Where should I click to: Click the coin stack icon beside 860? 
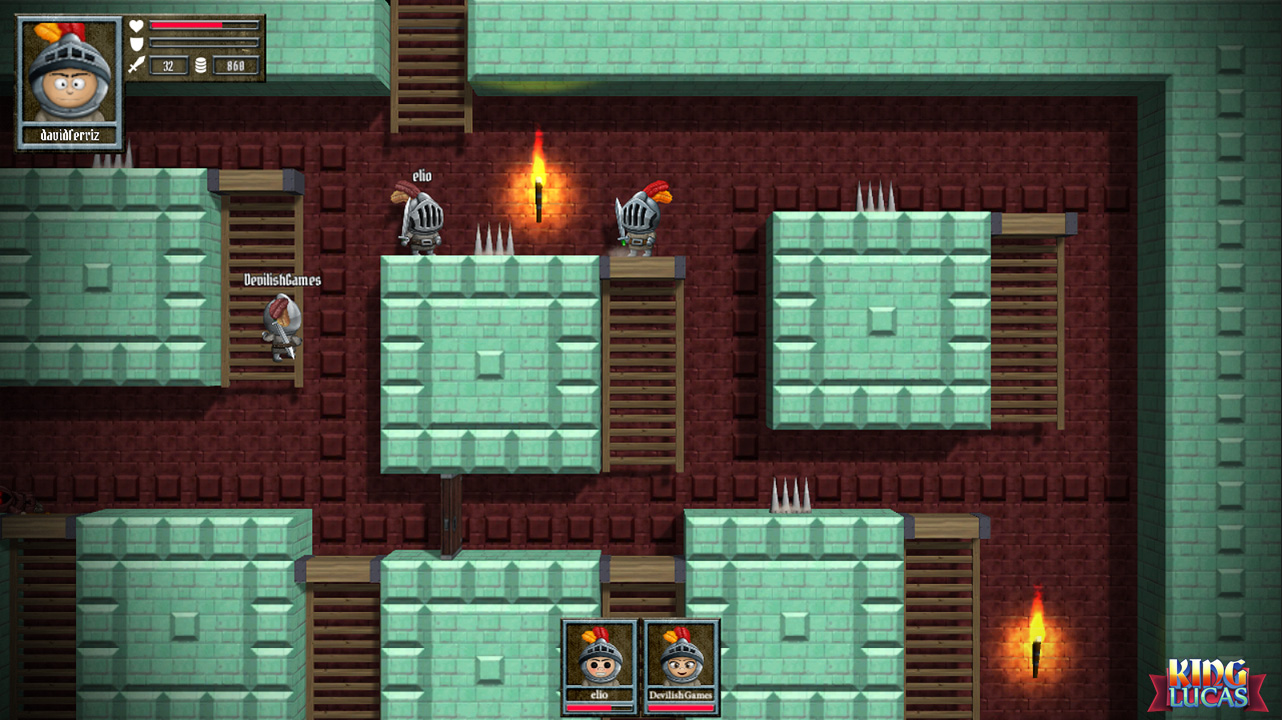(200, 65)
